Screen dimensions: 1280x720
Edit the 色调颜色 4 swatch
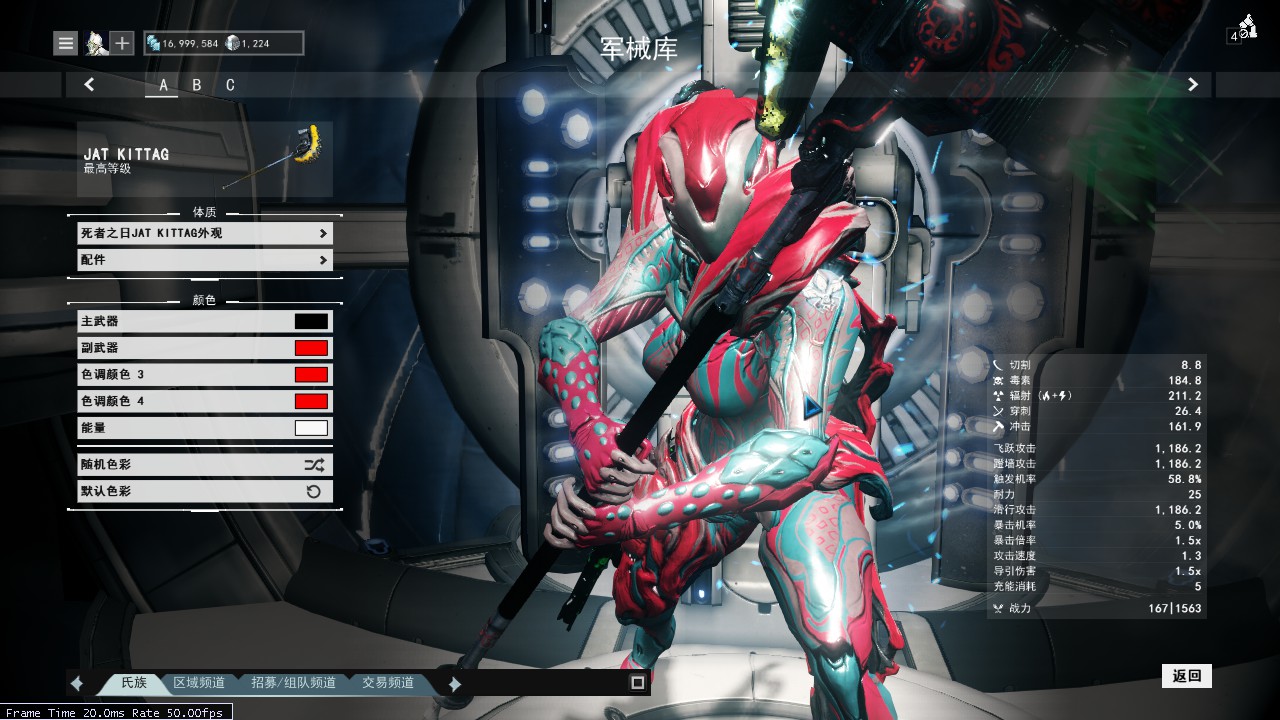311,401
